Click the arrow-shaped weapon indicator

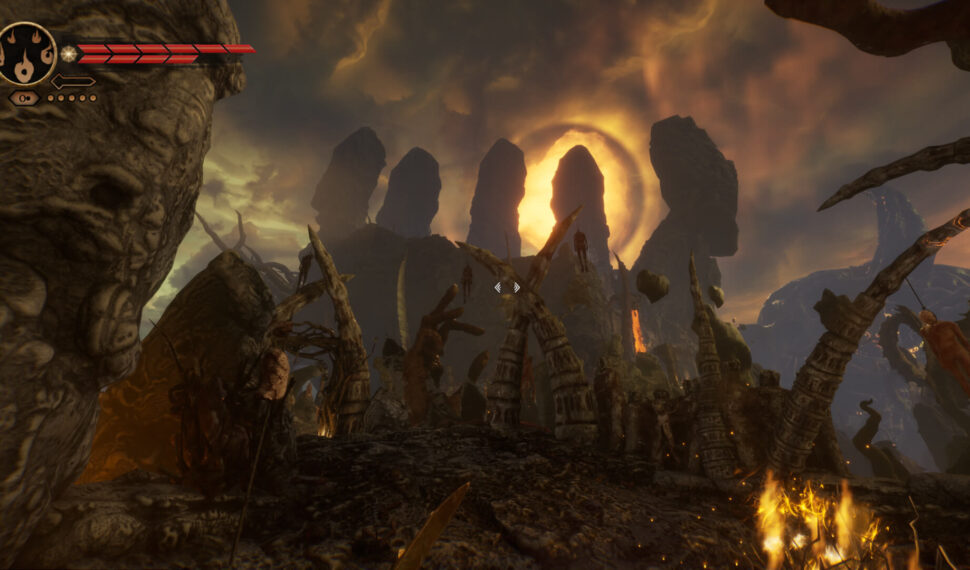tap(73, 81)
